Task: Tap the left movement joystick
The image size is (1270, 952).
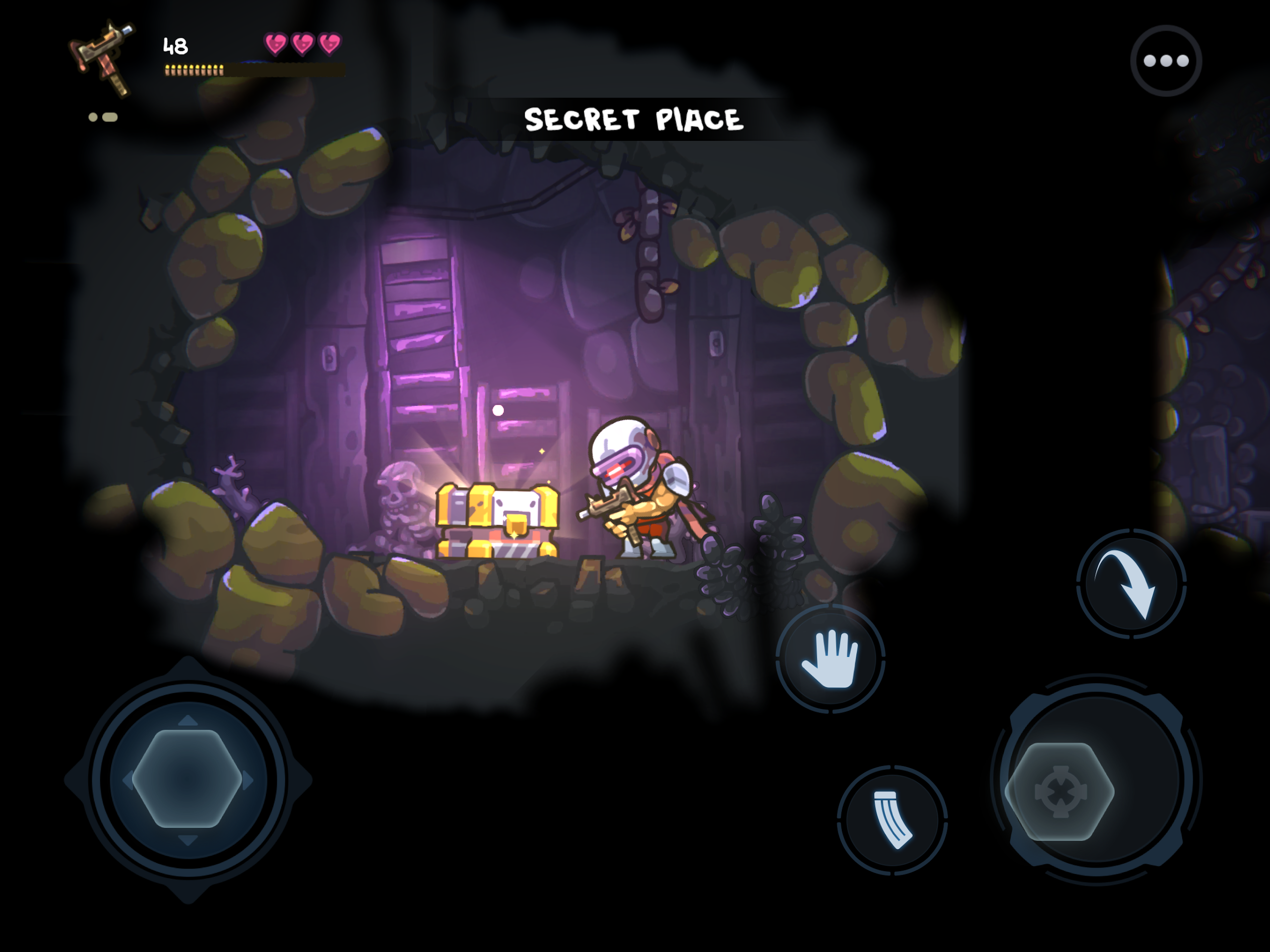Action: [187, 778]
